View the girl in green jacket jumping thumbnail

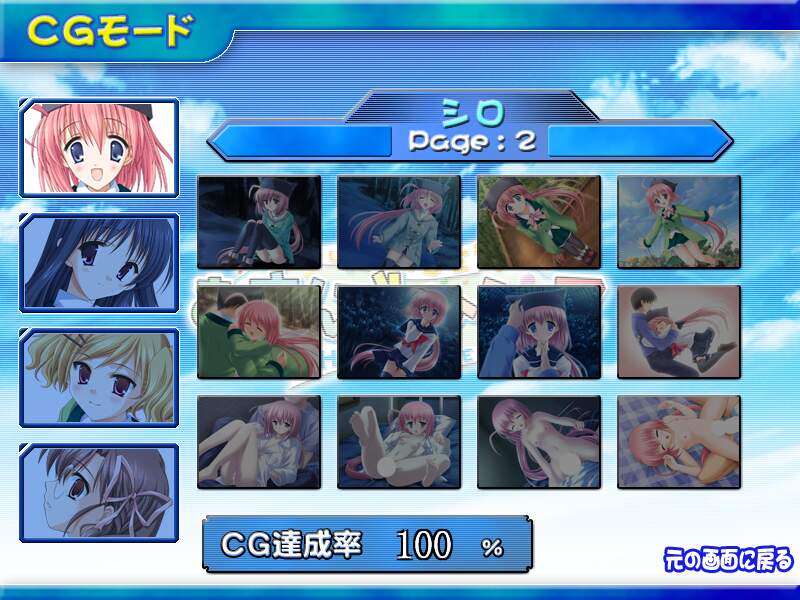[x=679, y=222]
